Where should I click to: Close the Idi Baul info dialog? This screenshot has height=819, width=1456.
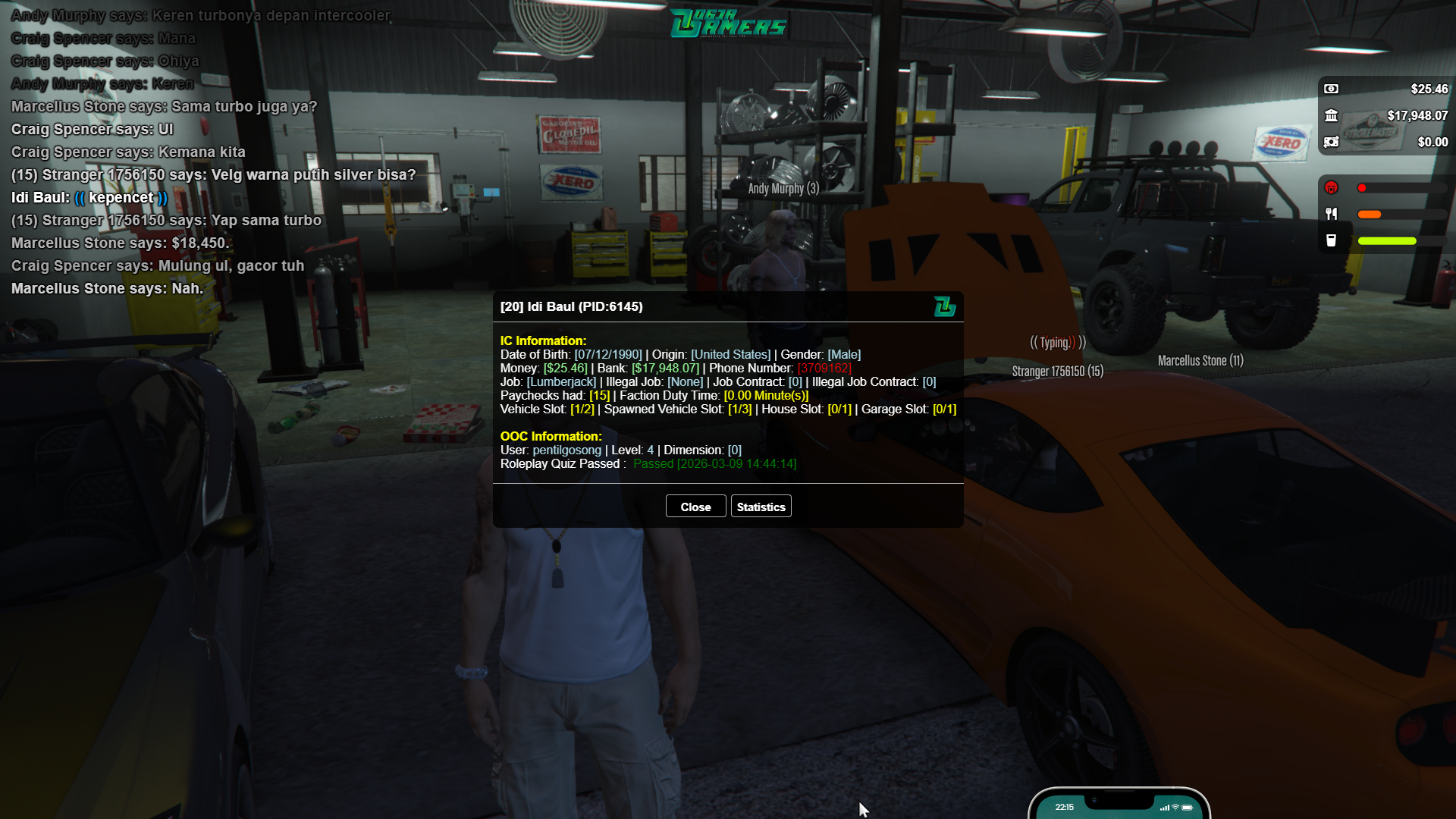695,507
